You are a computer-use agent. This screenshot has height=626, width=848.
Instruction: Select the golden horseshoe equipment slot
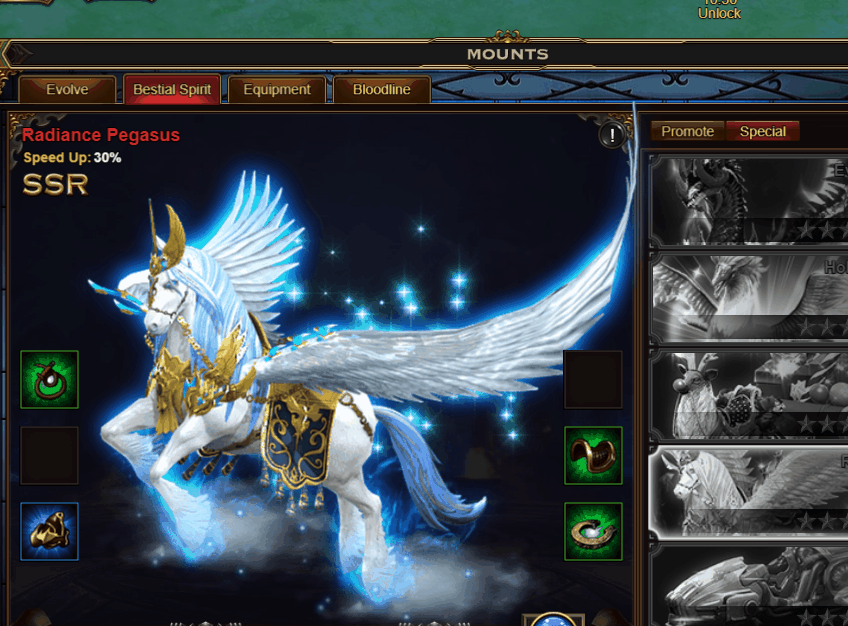[x=593, y=531]
